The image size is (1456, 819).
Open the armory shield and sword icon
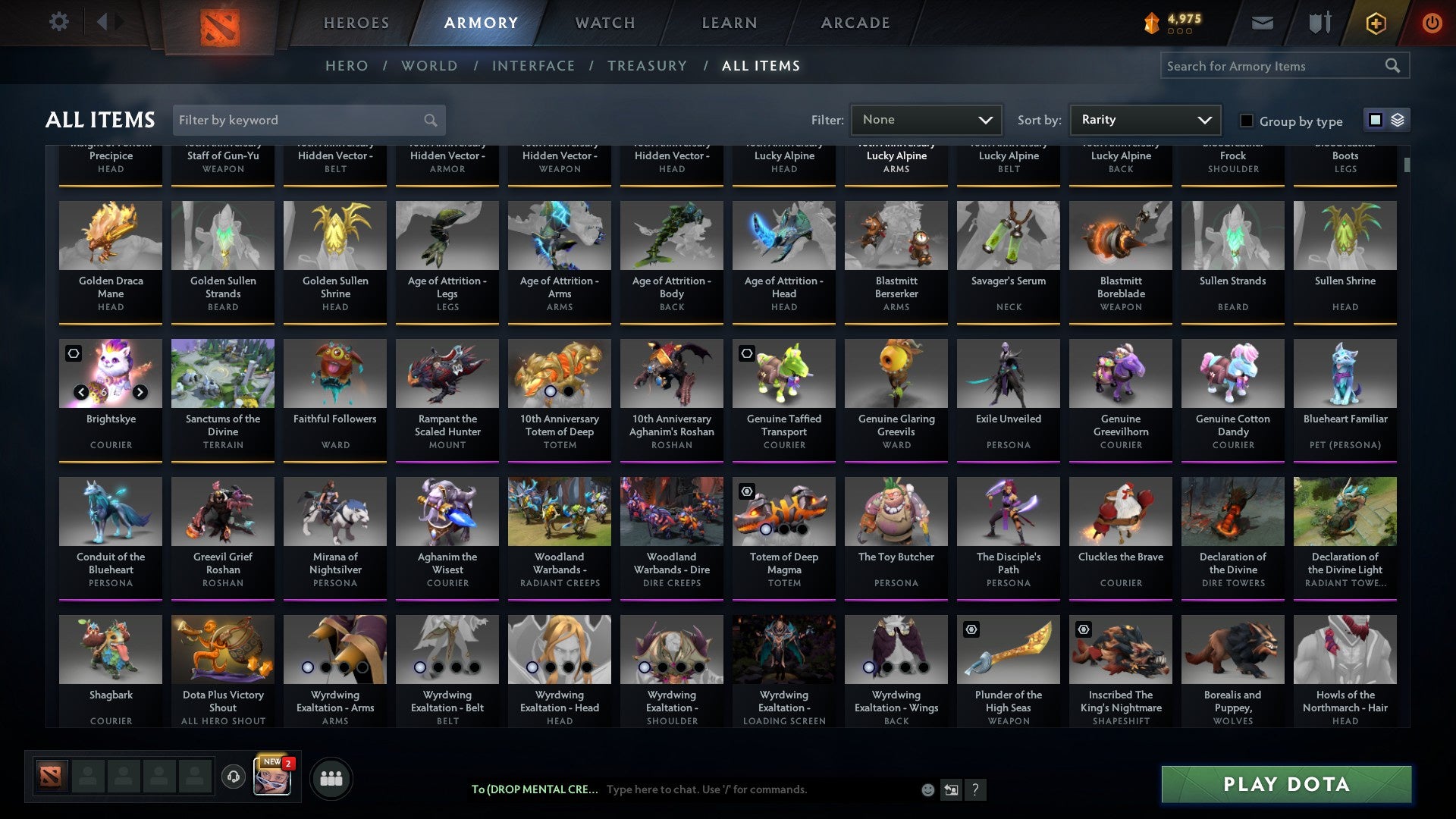1319,23
